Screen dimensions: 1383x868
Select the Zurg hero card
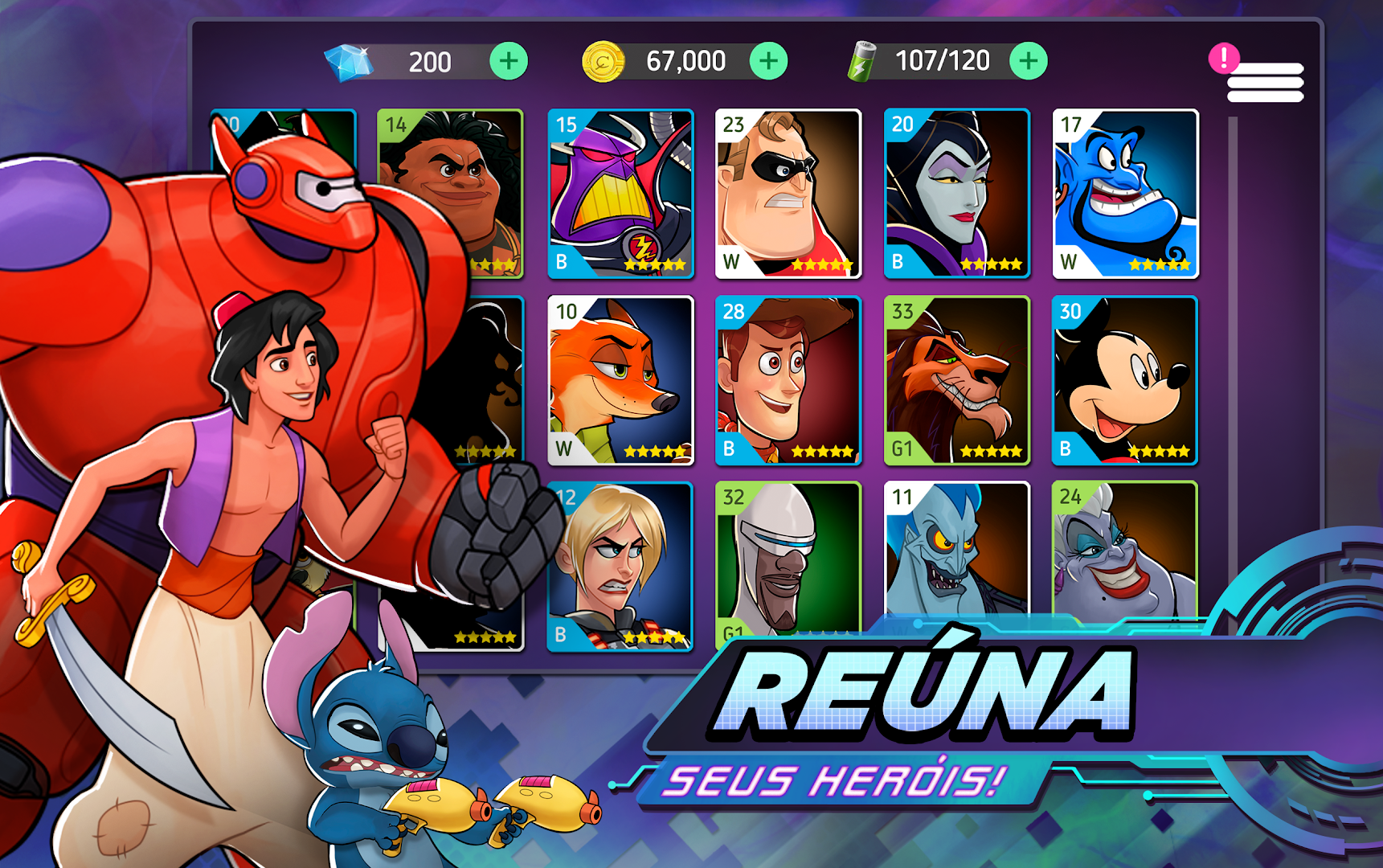[x=620, y=190]
